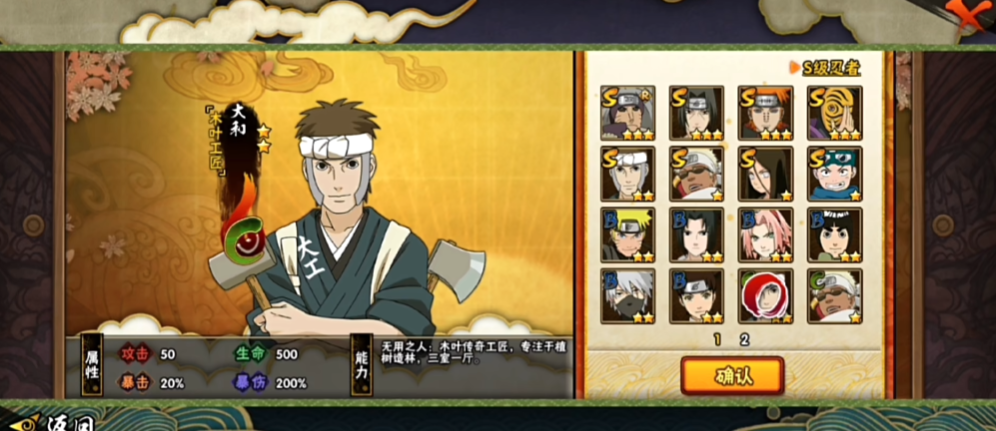Select the long-haired Orochimaru portrait

coord(765,174)
